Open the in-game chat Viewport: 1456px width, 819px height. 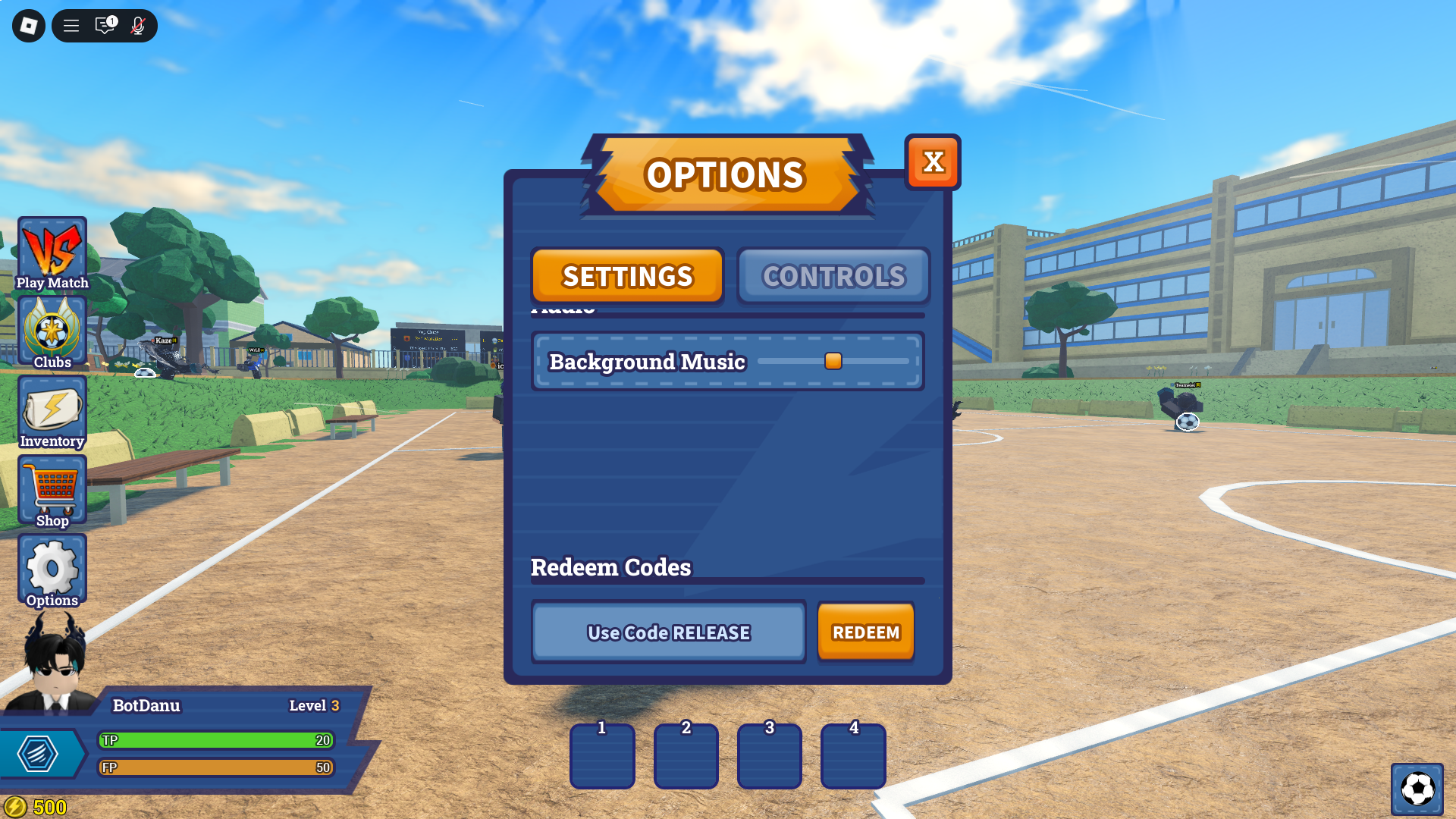click(x=104, y=25)
